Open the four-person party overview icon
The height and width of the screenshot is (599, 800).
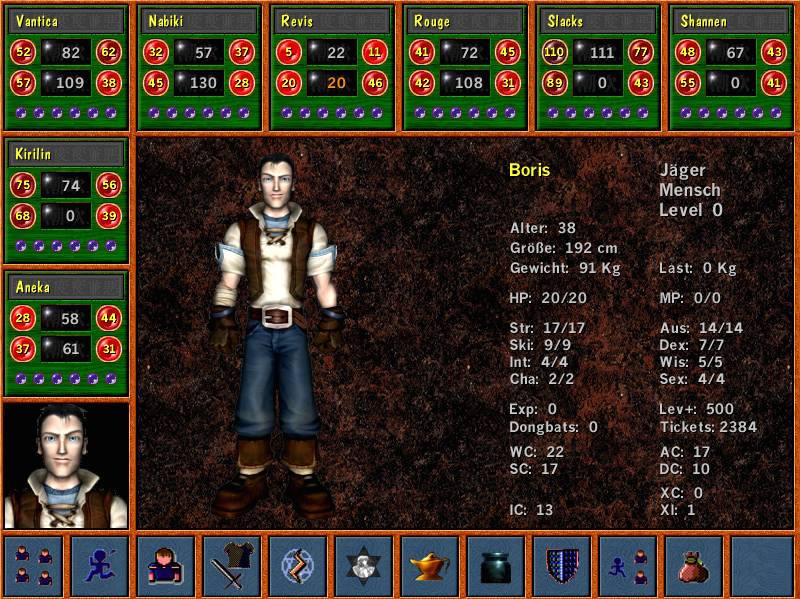(34, 565)
